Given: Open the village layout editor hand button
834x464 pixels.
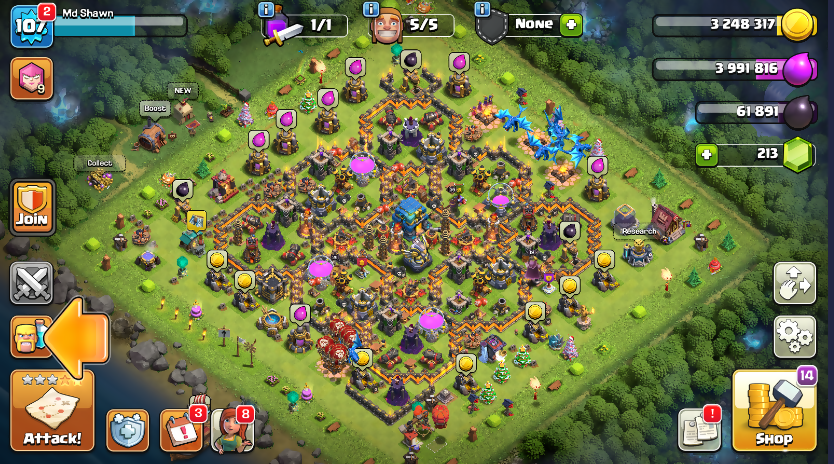Looking at the screenshot, I should coord(794,283).
